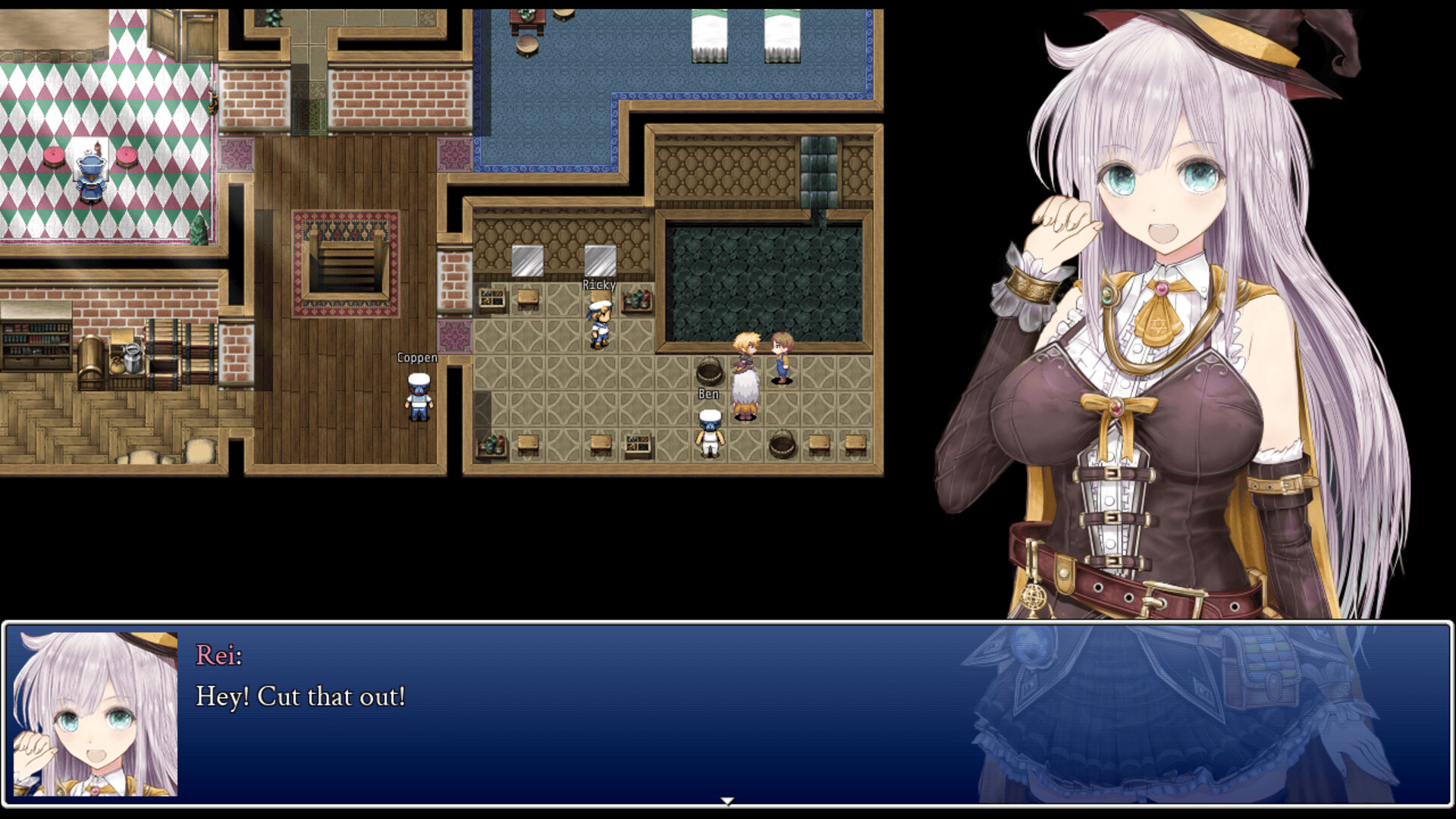Click the chef sprite named Ricky
This screenshot has height=819, width=1456.
[600, 322]
